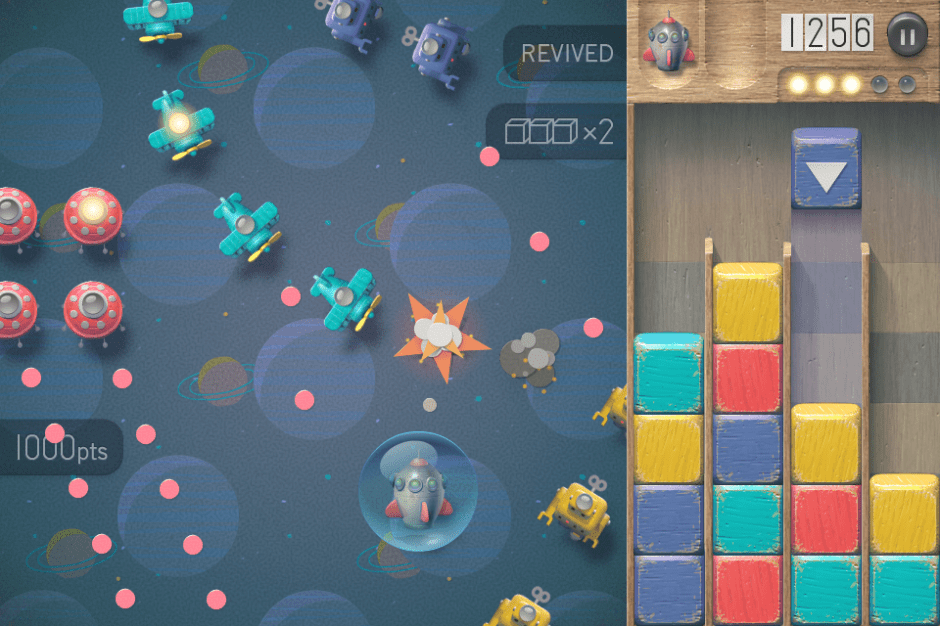The width and height of the screenshot is (940, 626).
Task: Select the teal block topping the leftmost stack
Action: [668, 374]
